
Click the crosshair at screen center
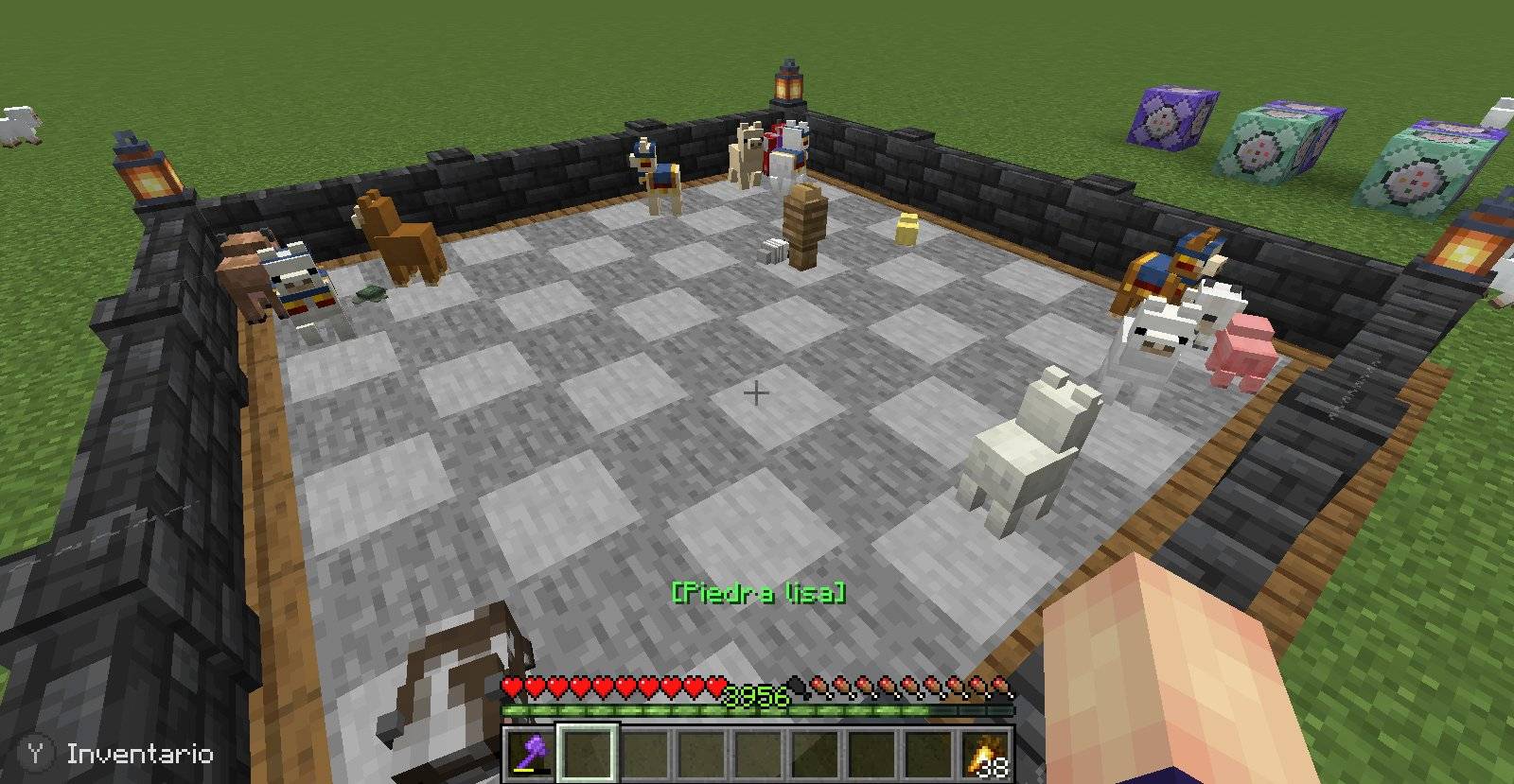tap(757, 392)
